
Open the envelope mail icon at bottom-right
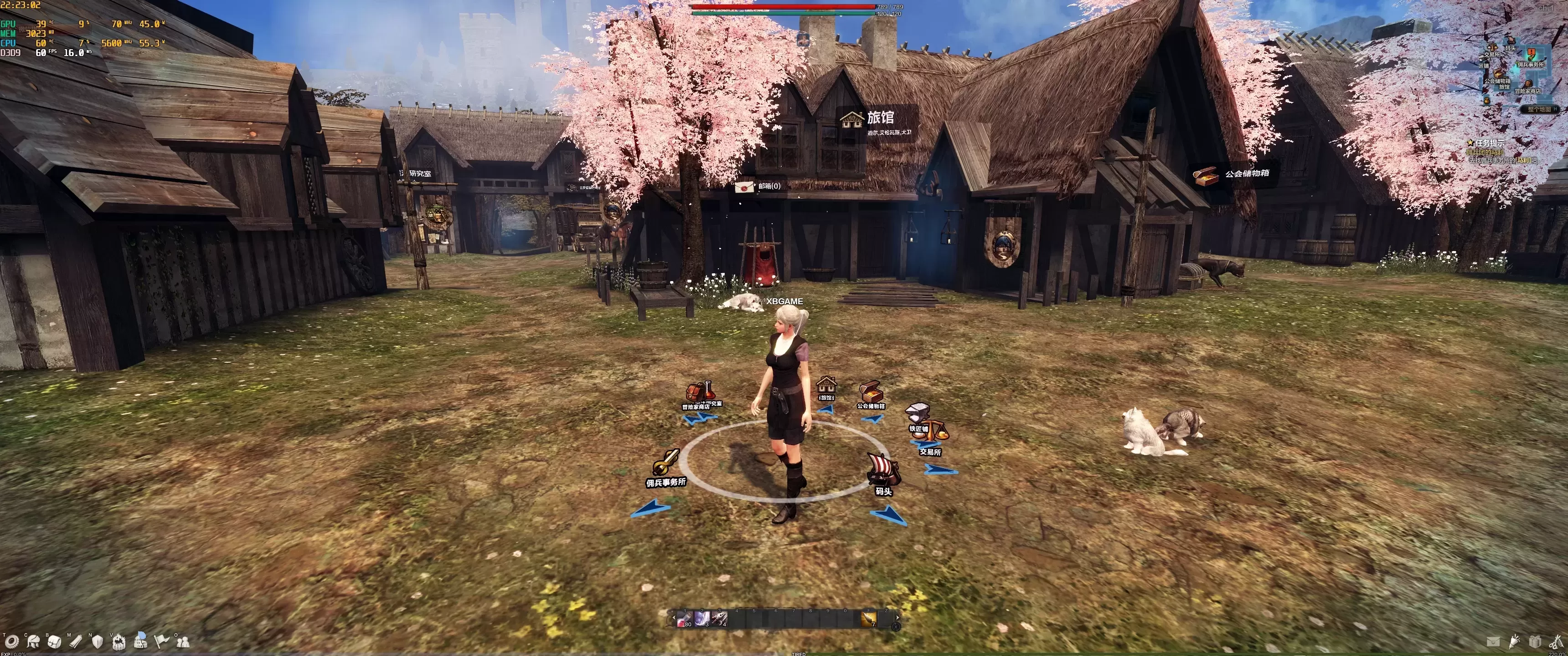point(1492,641)
